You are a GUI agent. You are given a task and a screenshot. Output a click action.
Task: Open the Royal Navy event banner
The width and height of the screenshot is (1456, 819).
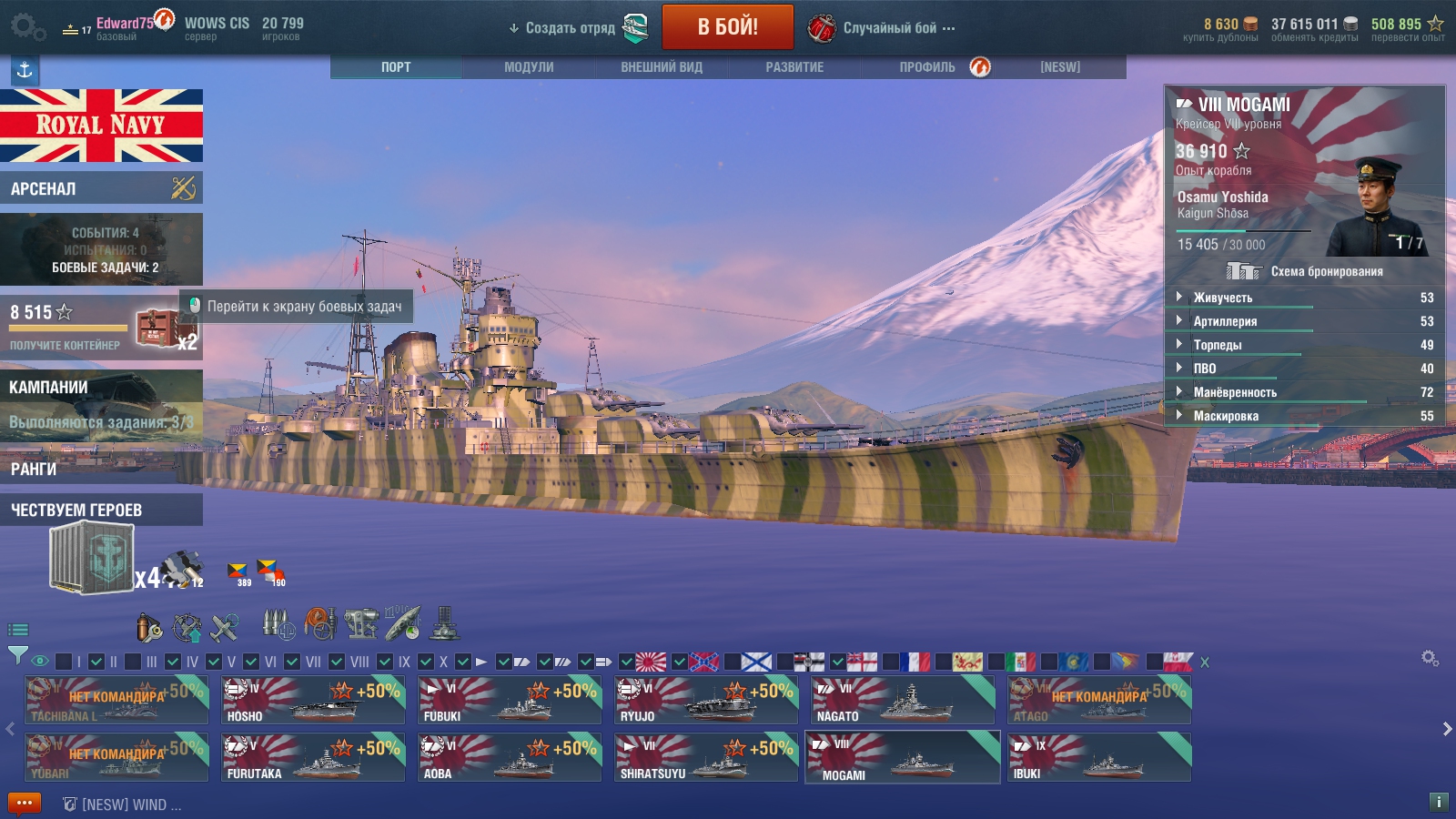coord(101,126)
